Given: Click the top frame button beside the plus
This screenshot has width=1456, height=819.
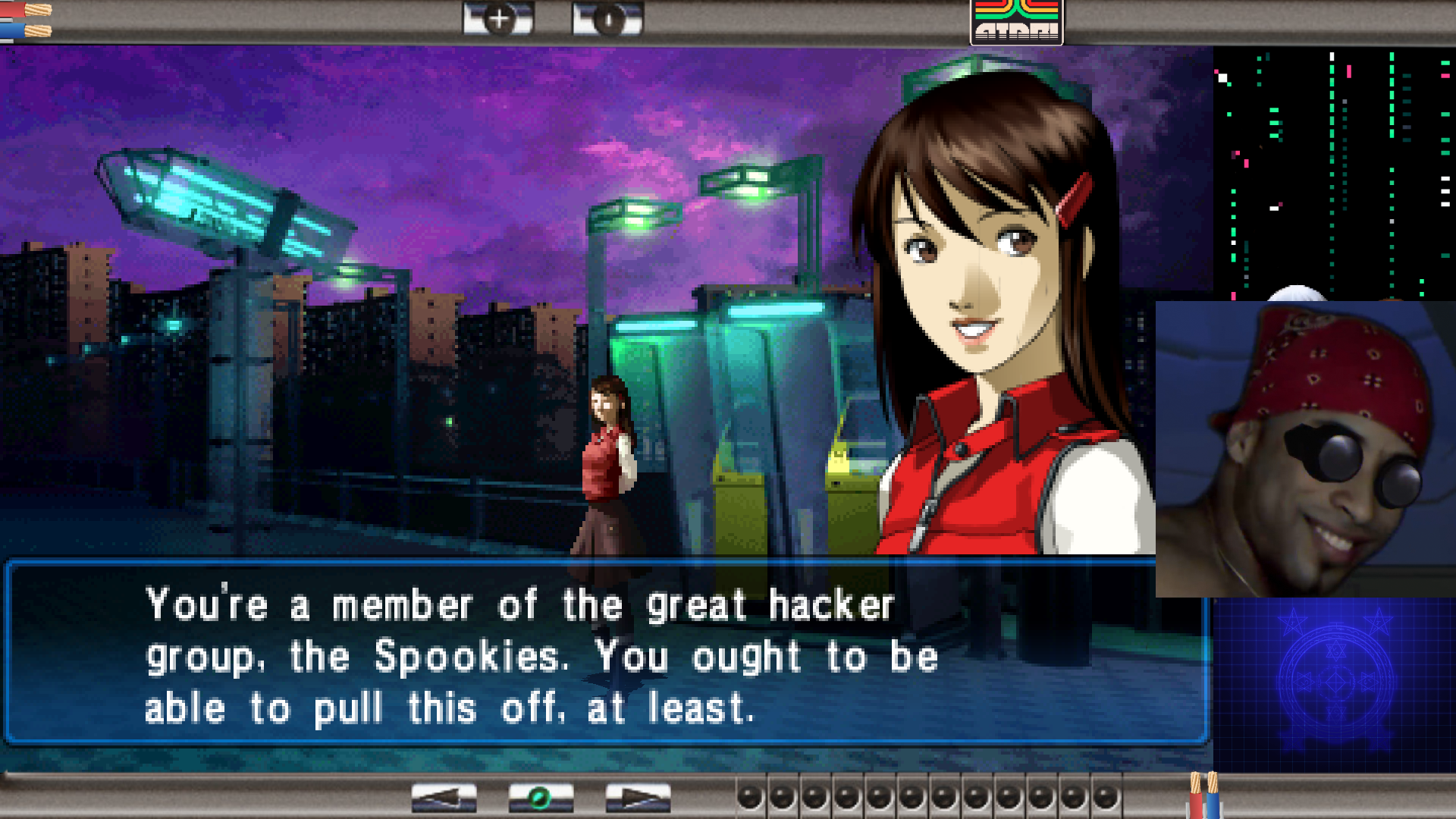Looking at the screenshot, I should pos(607,19).
